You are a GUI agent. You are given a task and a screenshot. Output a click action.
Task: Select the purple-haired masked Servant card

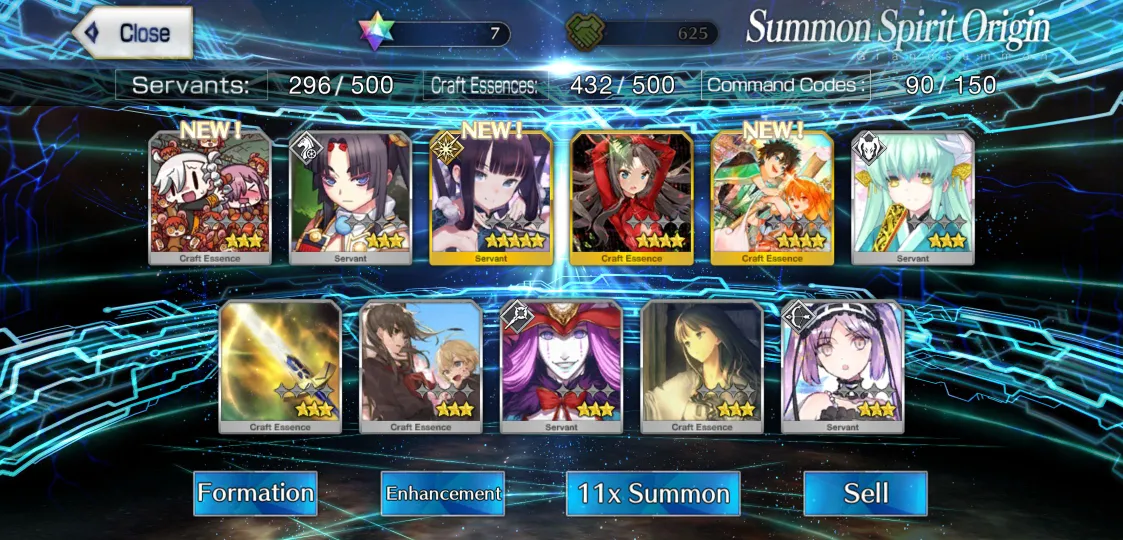tap(561, 366)
